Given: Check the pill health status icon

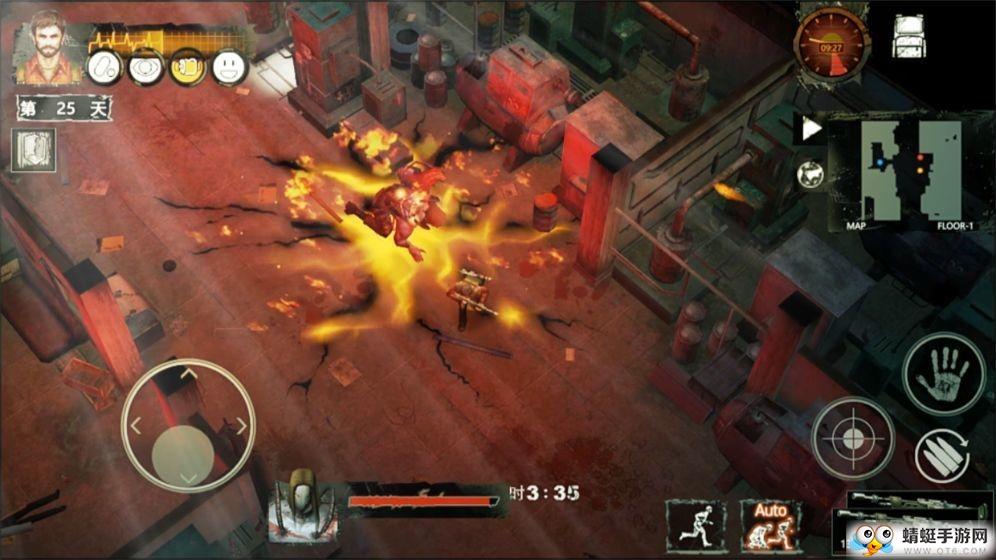Looking at the screenshot, I should click(104, 67).
